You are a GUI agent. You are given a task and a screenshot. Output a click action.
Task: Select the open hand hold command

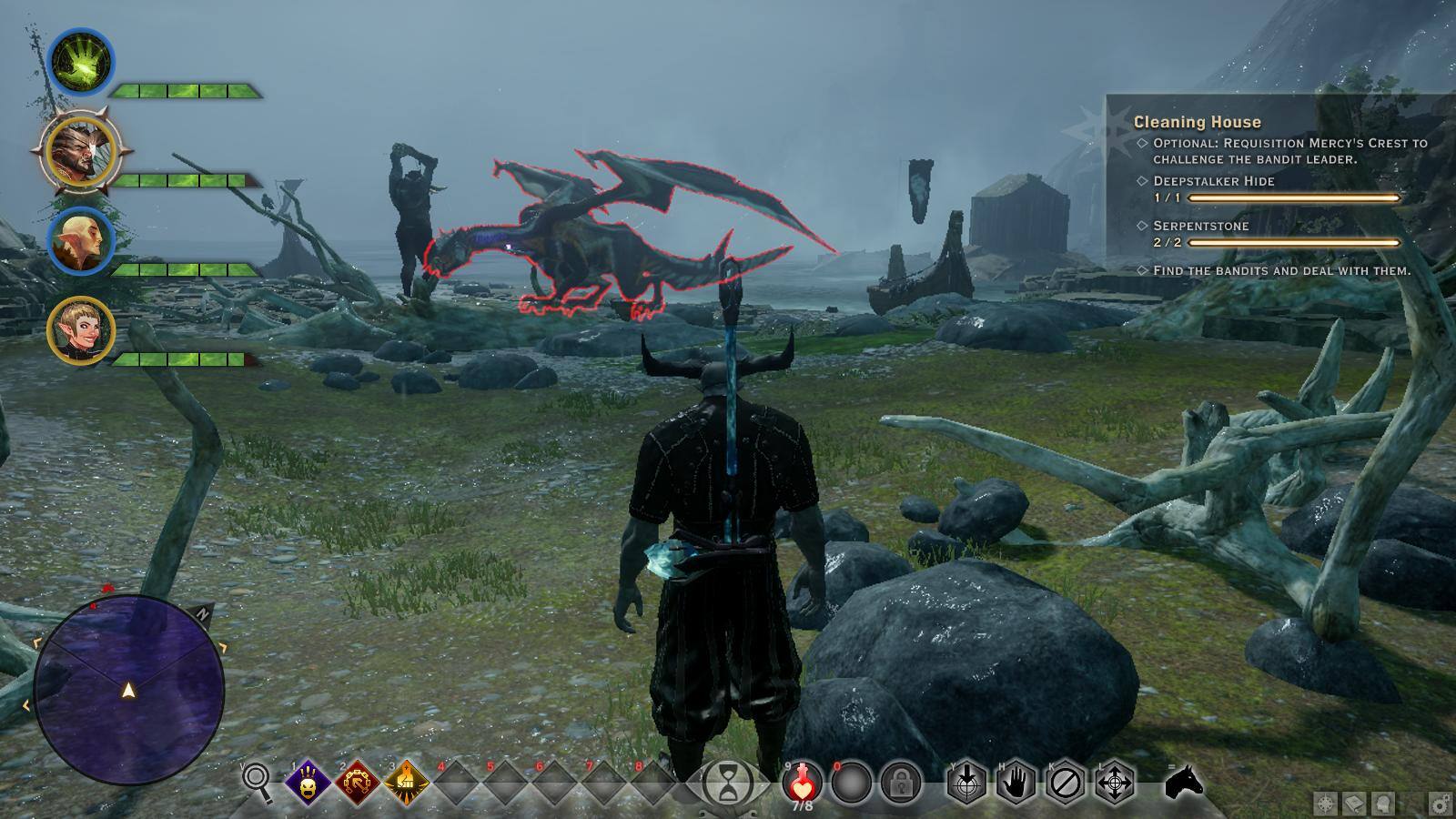(x=1016, y=783)
